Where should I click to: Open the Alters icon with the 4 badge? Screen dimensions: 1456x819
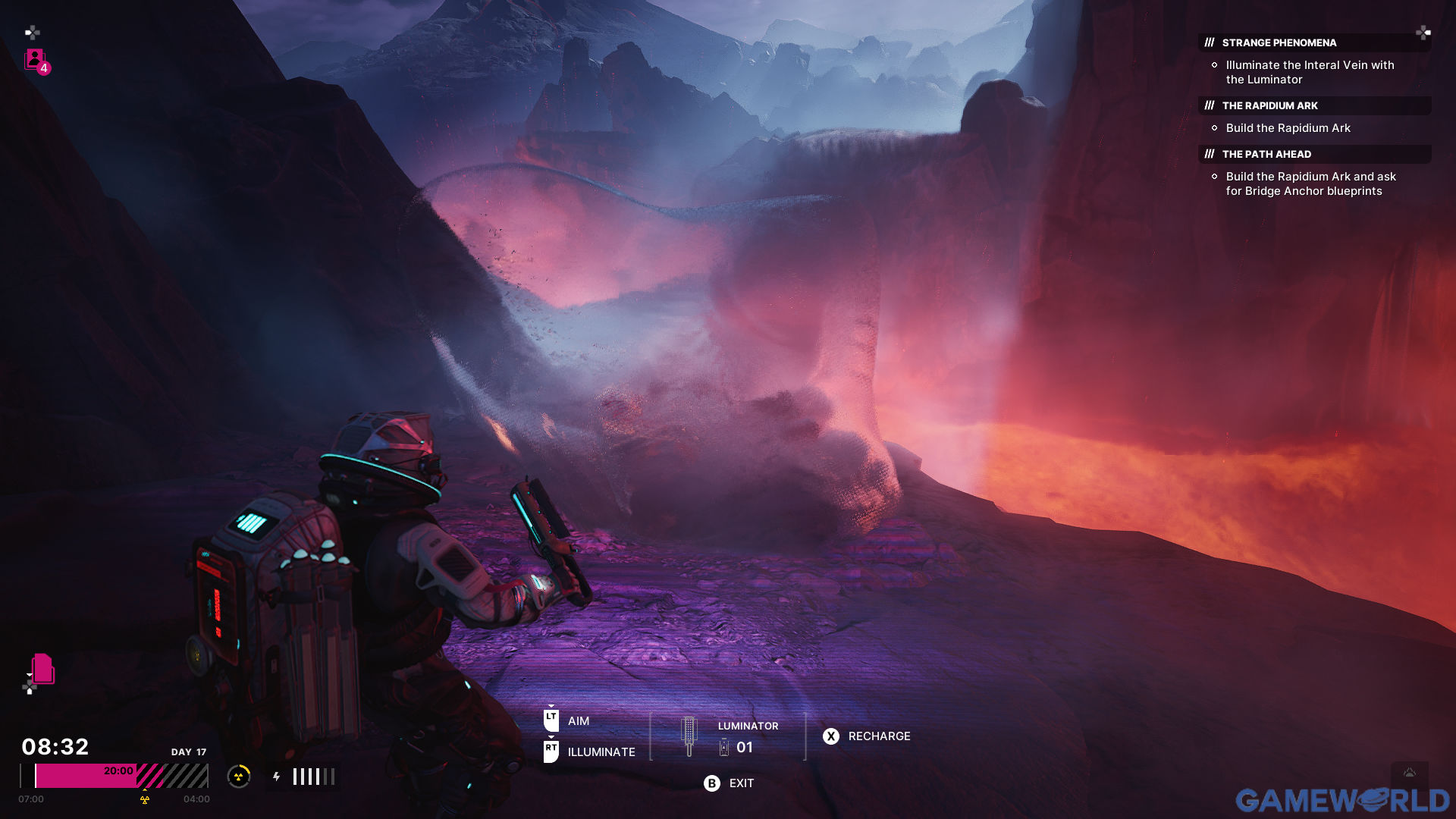click(36, 60)
